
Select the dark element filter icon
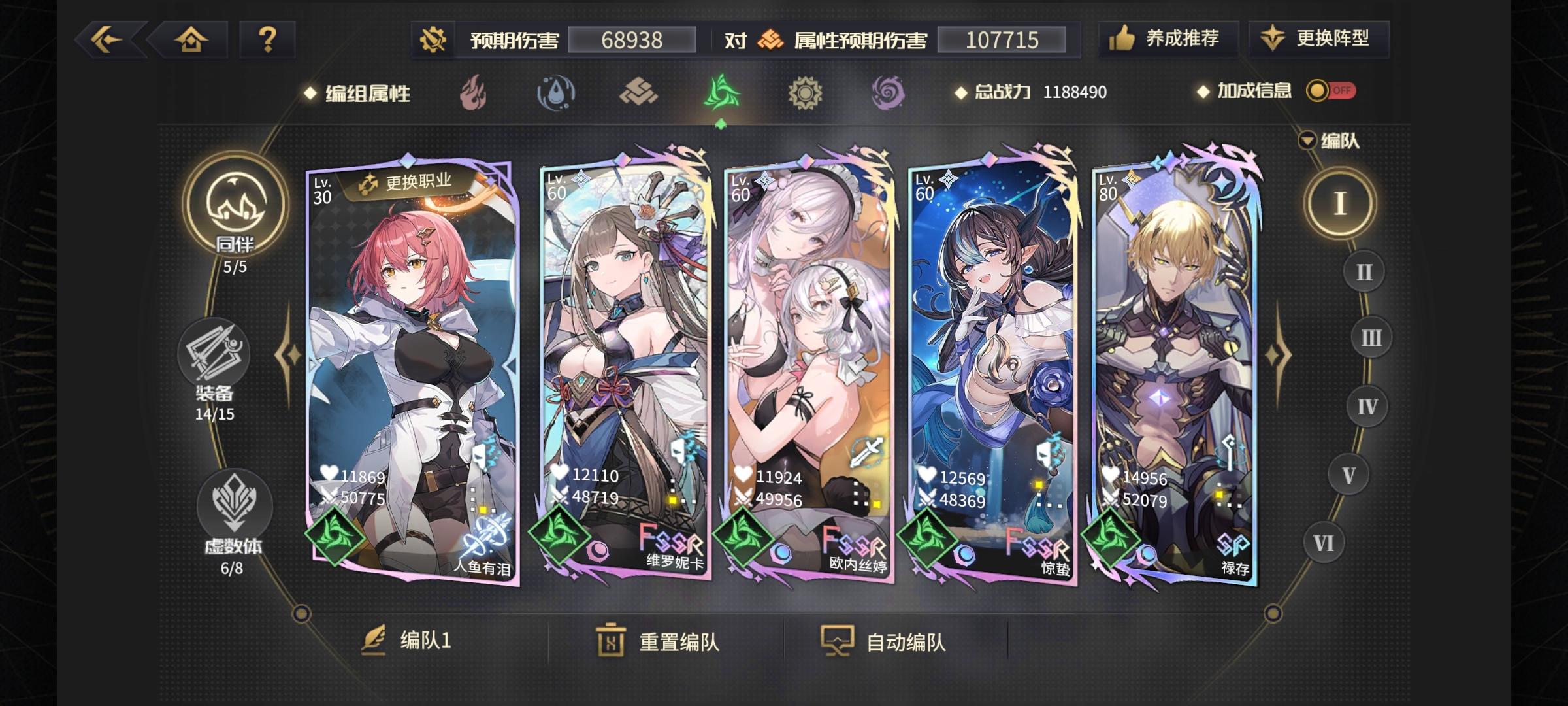point(887,93)
